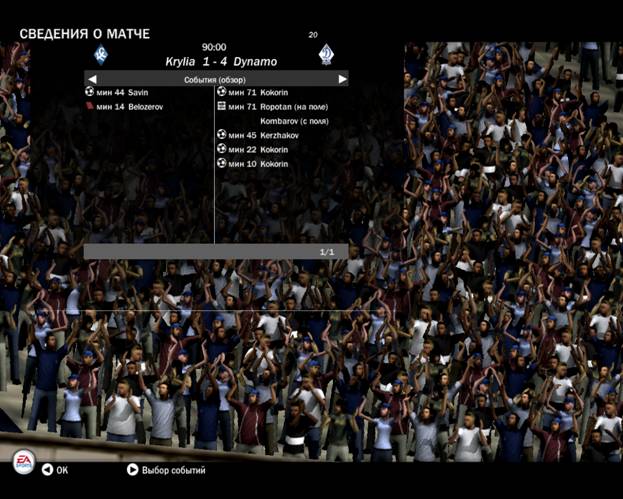Choose Kokorin's minute 22 goal event
The width and height of the screenshot is (623, 499).
point(258,149)
